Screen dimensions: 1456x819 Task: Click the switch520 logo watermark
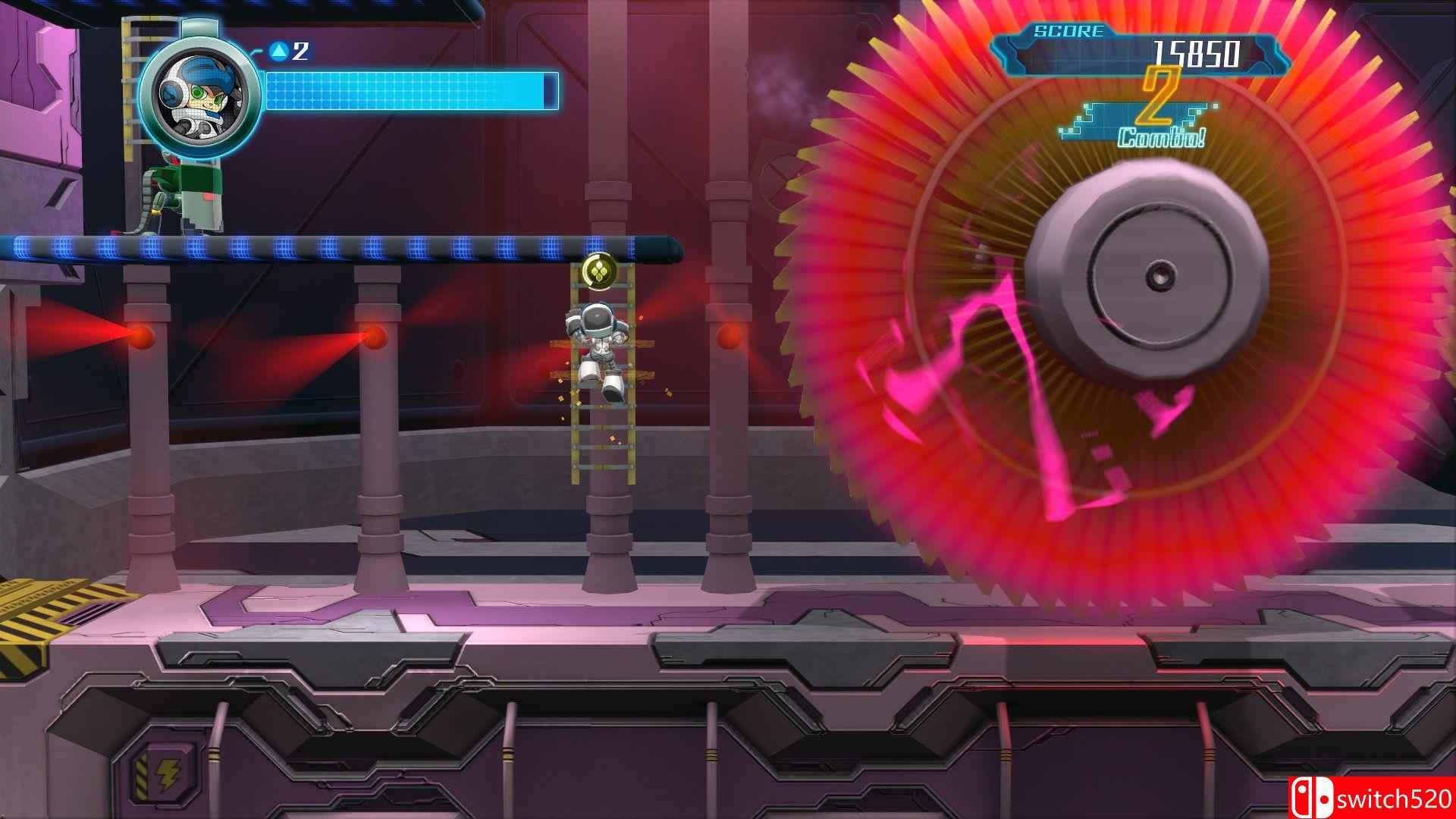[1388, 796]
